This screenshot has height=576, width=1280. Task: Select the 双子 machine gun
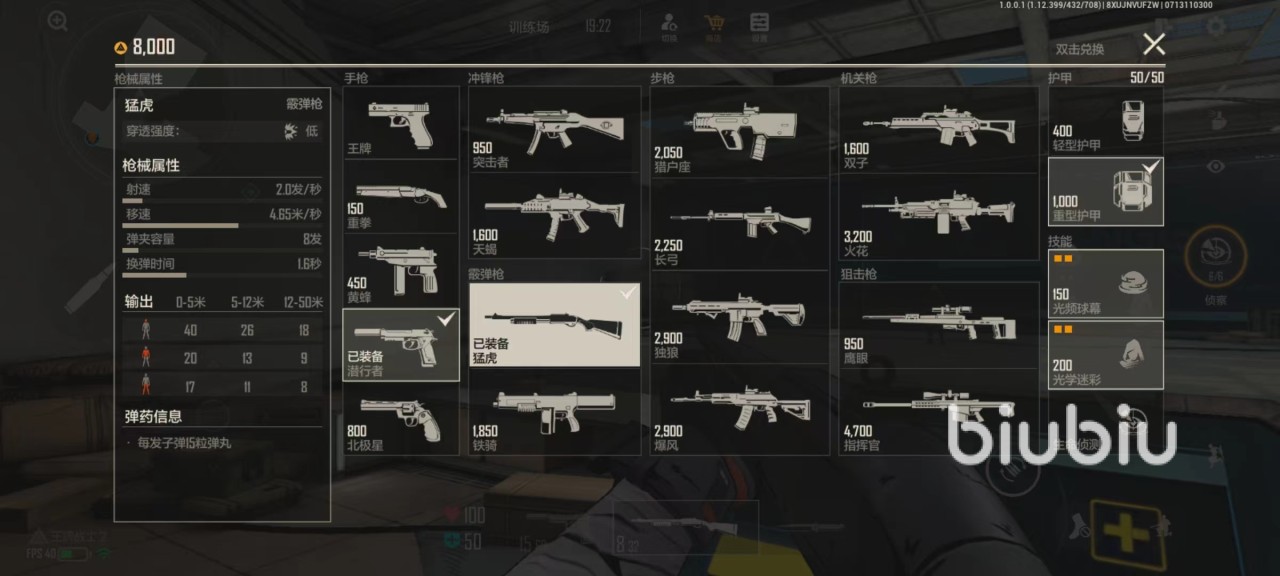(x=938, y=131)
